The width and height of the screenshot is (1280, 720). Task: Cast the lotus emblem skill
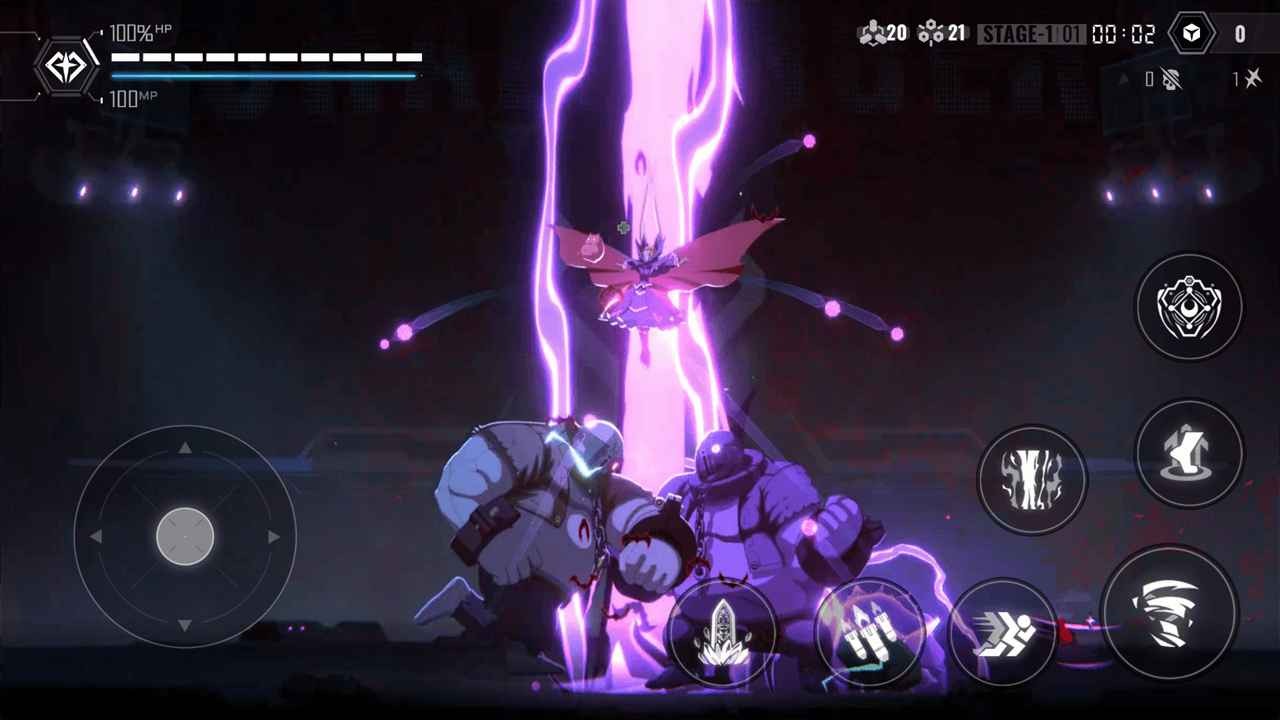tap(724, 633)
